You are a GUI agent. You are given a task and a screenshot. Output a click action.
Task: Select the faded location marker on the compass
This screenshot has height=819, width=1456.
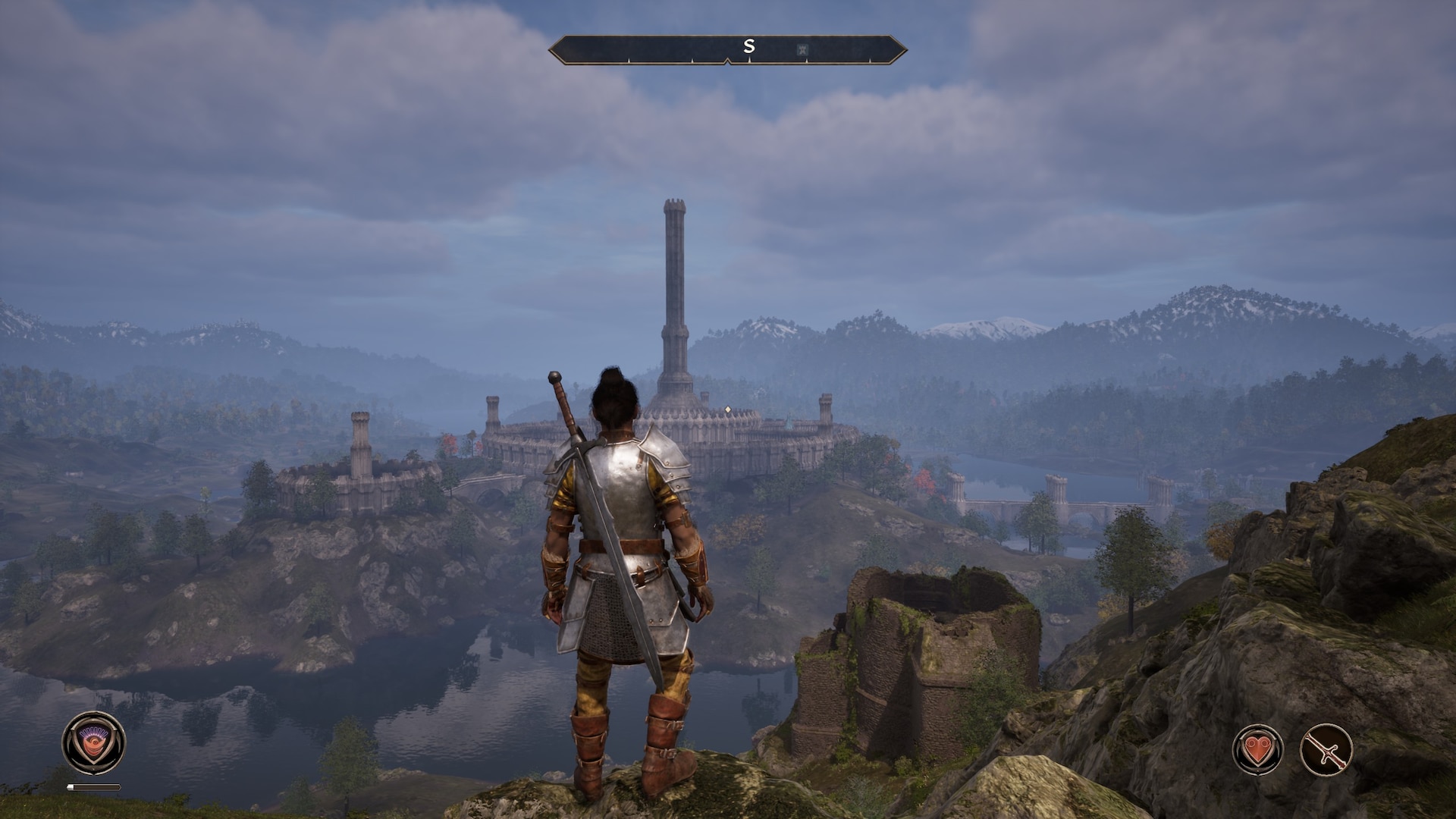[x=802, y=50]
